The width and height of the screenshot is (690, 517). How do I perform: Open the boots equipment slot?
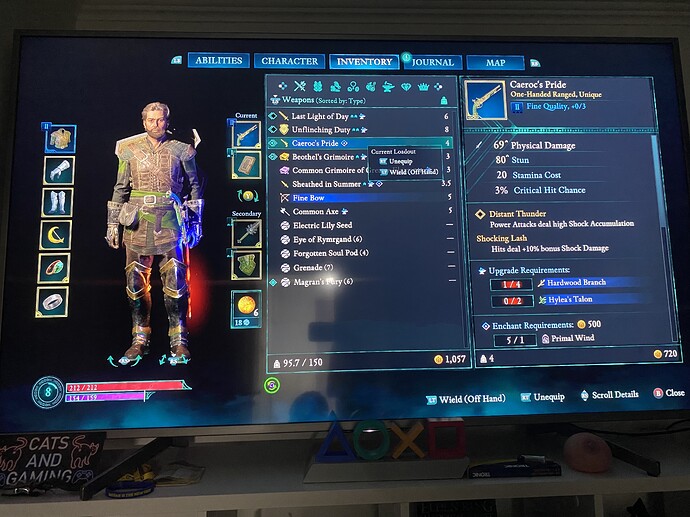(x=58, y=203)
